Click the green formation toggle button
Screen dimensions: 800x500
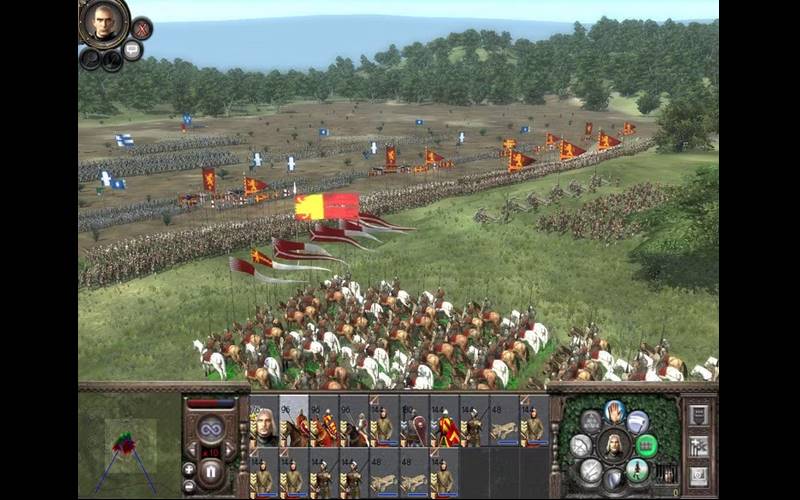646,445
